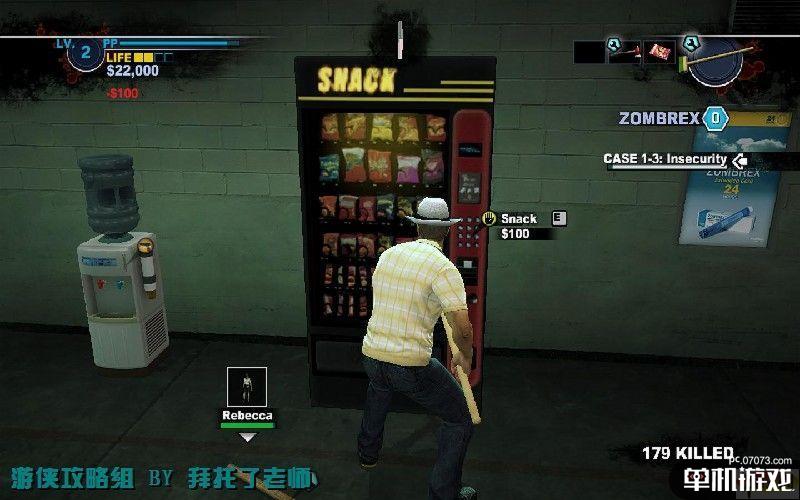Image resolution: width=800 pixels, height=500 pixels.
Task: Select Rebecca's survivor portrait
Action: pyautogui.click(x=246, y=387)
